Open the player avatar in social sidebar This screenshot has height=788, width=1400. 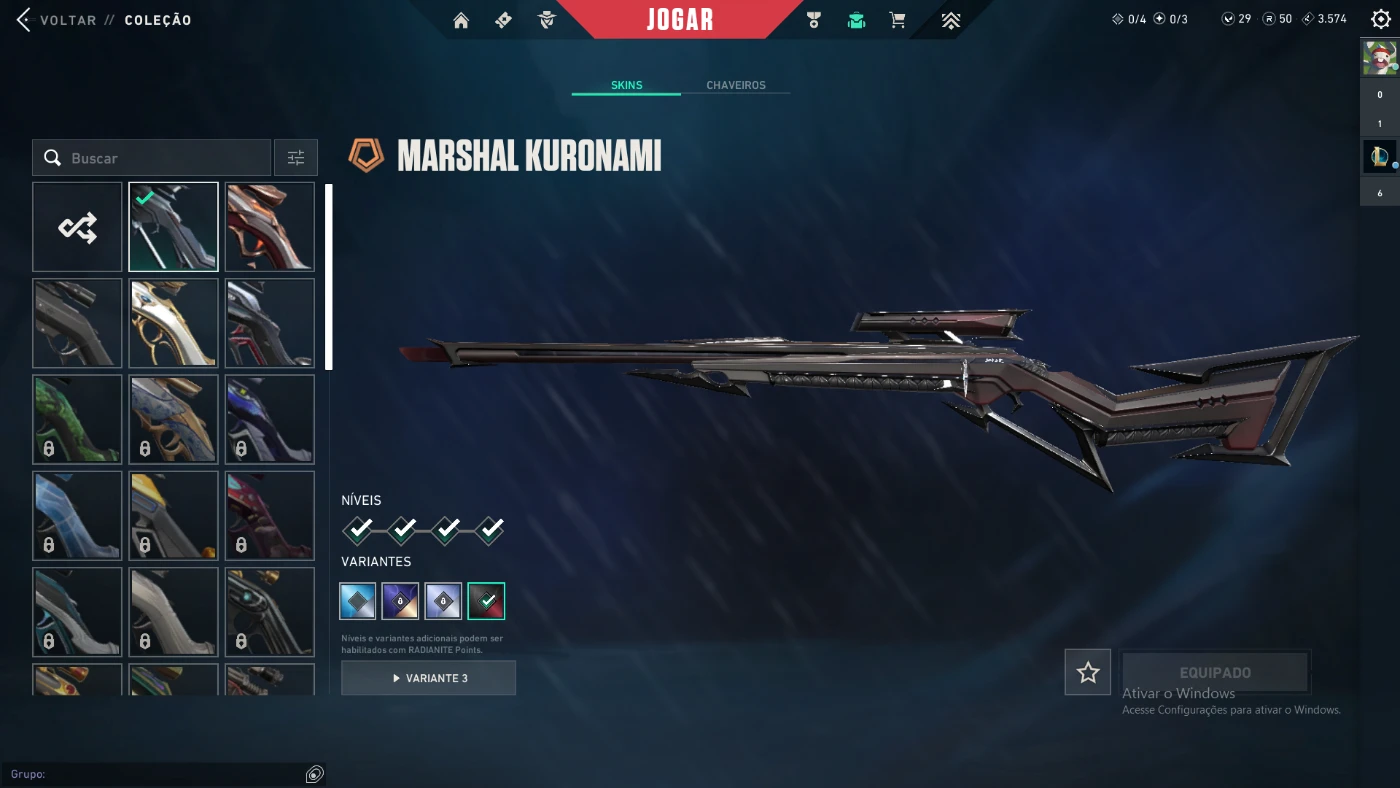[x=1380, y=58]
